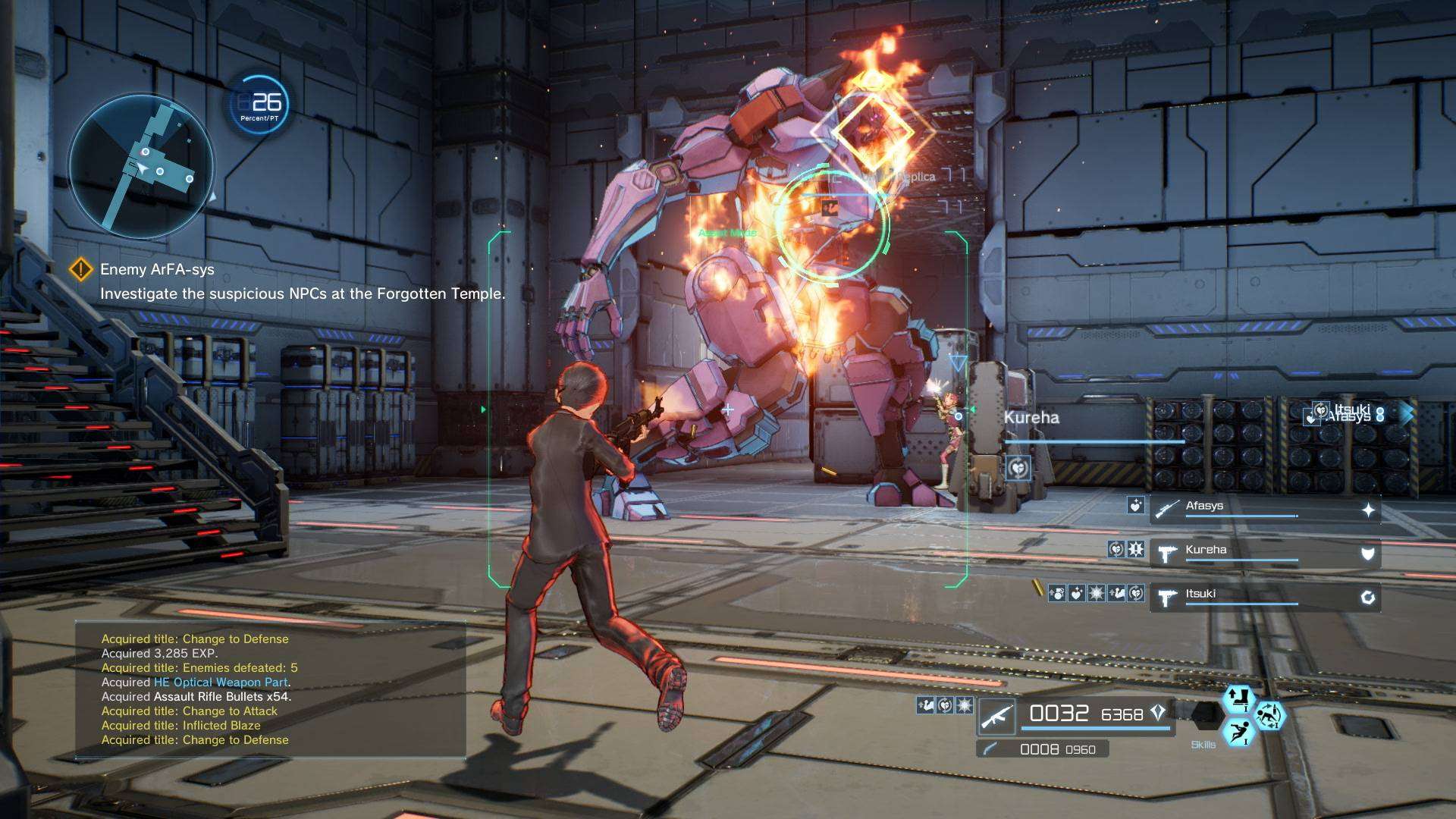Select the empty dark skill hexagon
This screenshot has width=1456, height=819.
pyautogui.click(x=1205, y=715)
